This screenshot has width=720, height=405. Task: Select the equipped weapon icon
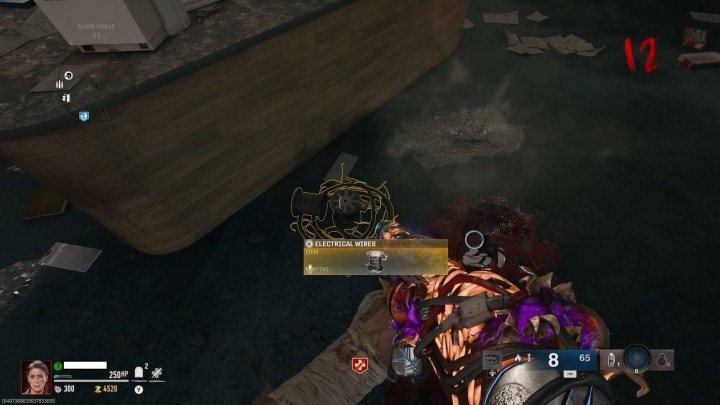click(493, 360)
